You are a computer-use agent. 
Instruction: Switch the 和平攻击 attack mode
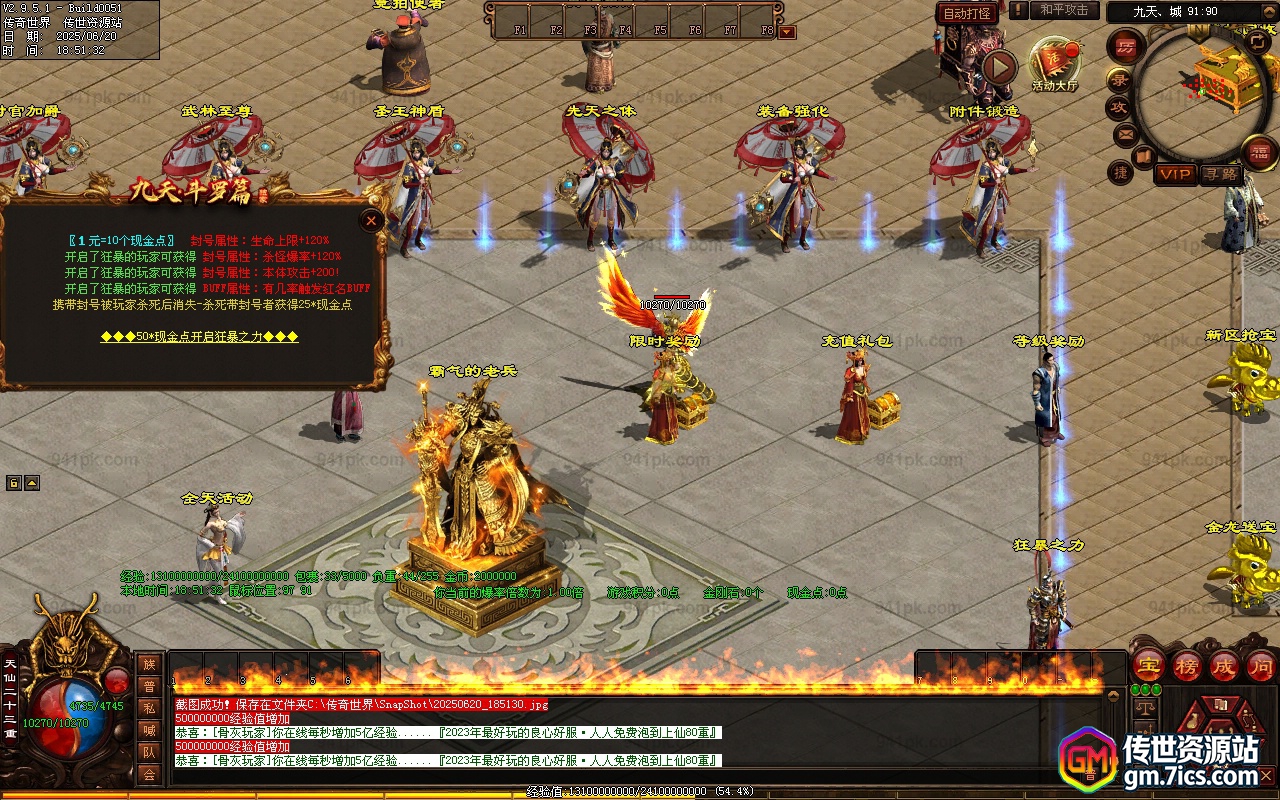(x=1064, y=10)
